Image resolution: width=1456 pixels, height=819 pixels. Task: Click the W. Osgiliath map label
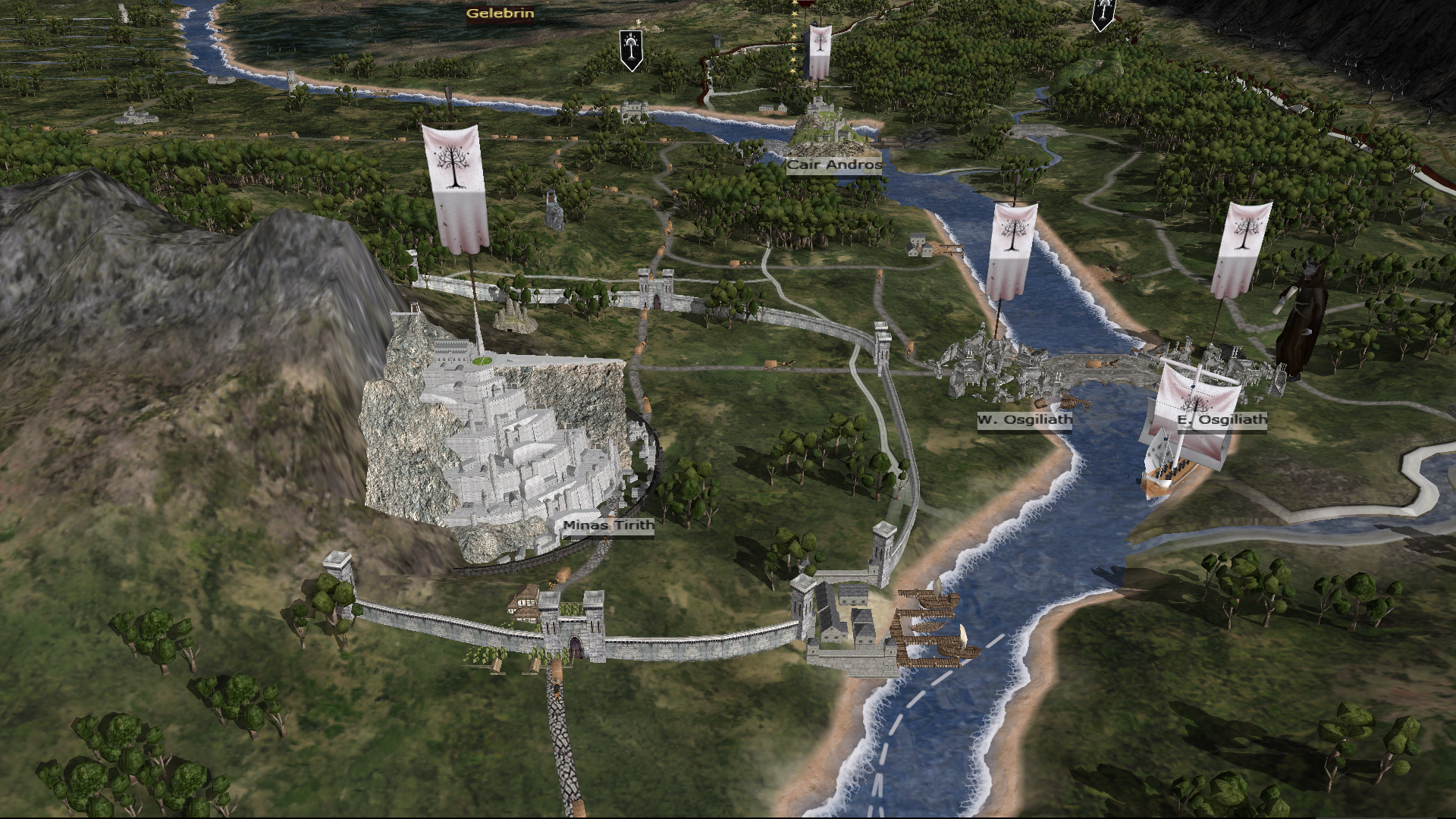[1025, 419]
